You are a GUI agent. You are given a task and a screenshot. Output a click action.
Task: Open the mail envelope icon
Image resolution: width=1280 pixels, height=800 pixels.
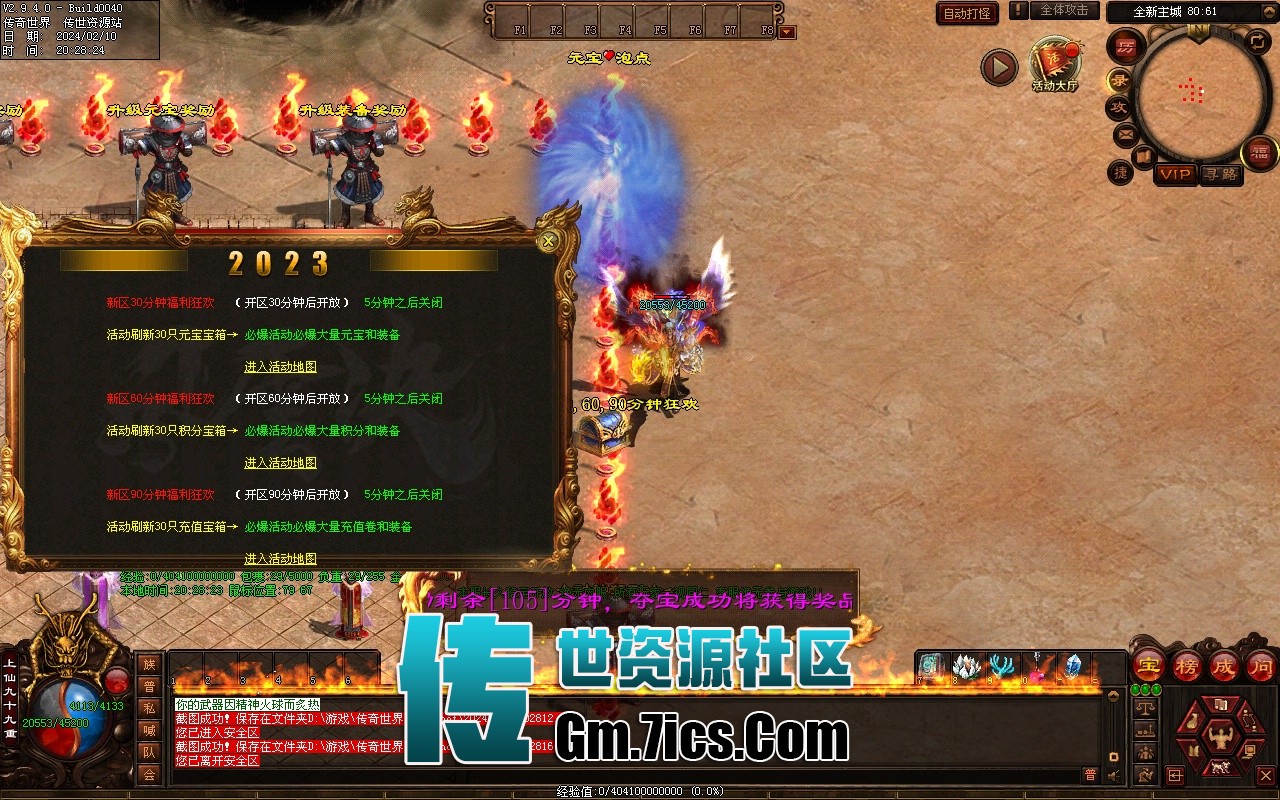[x=1125, y=133]
